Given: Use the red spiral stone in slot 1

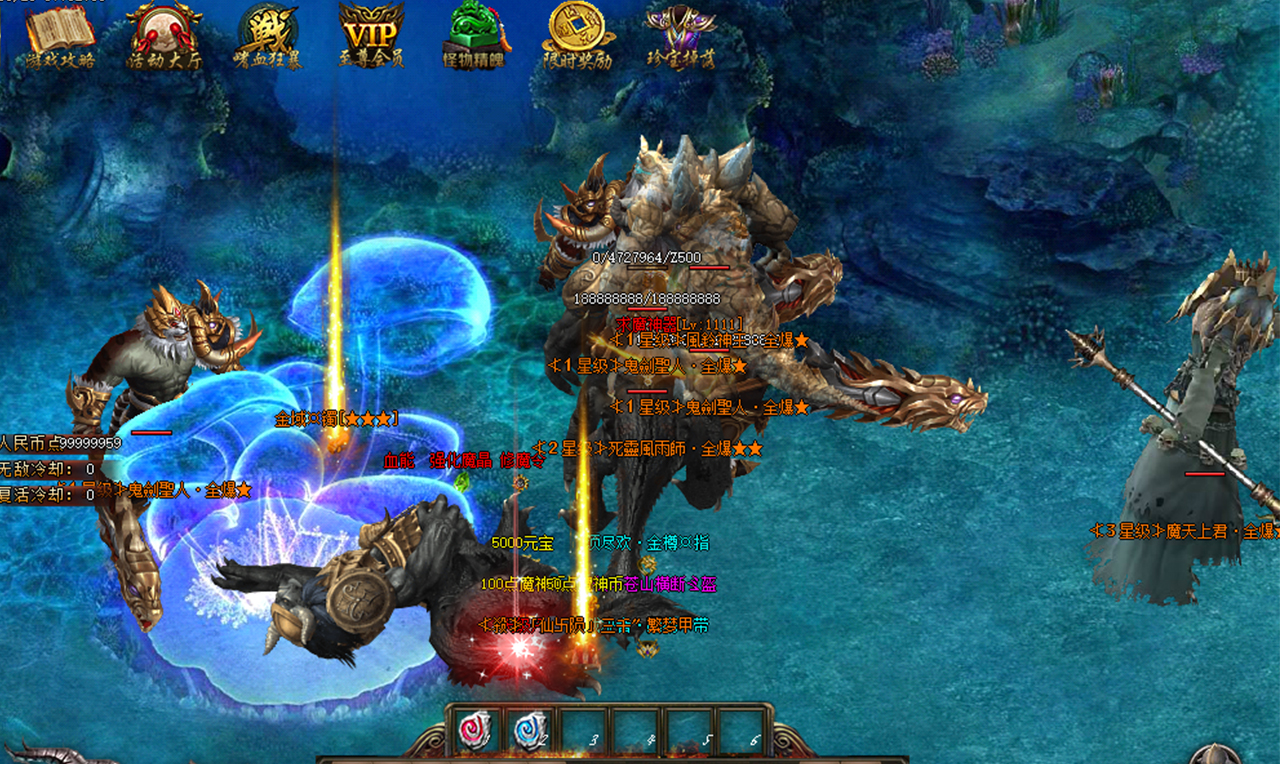Looking at the screenshot, I should tap(473, 731).
